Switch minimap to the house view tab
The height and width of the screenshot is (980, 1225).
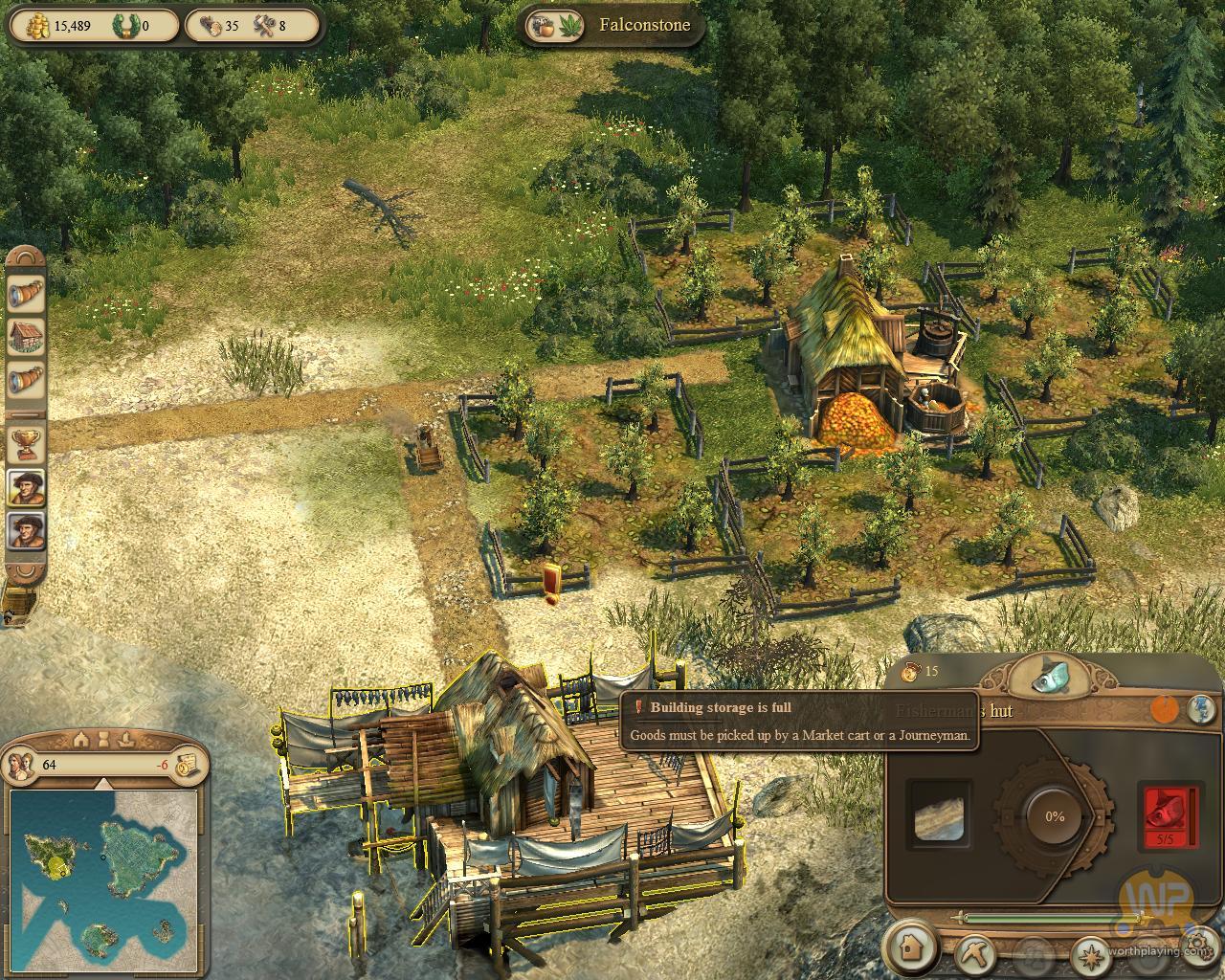coord(82,739)
